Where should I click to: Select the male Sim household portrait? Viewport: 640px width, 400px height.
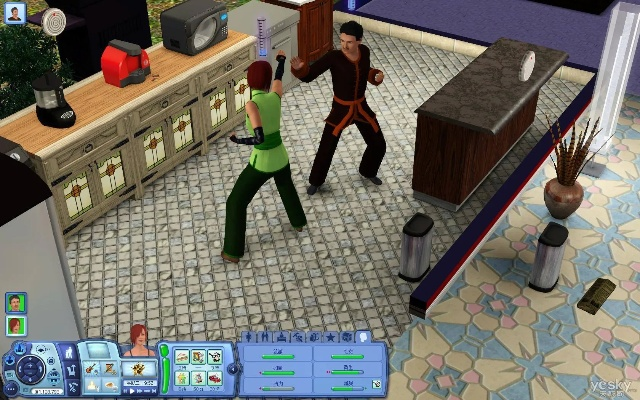(16, 302)
